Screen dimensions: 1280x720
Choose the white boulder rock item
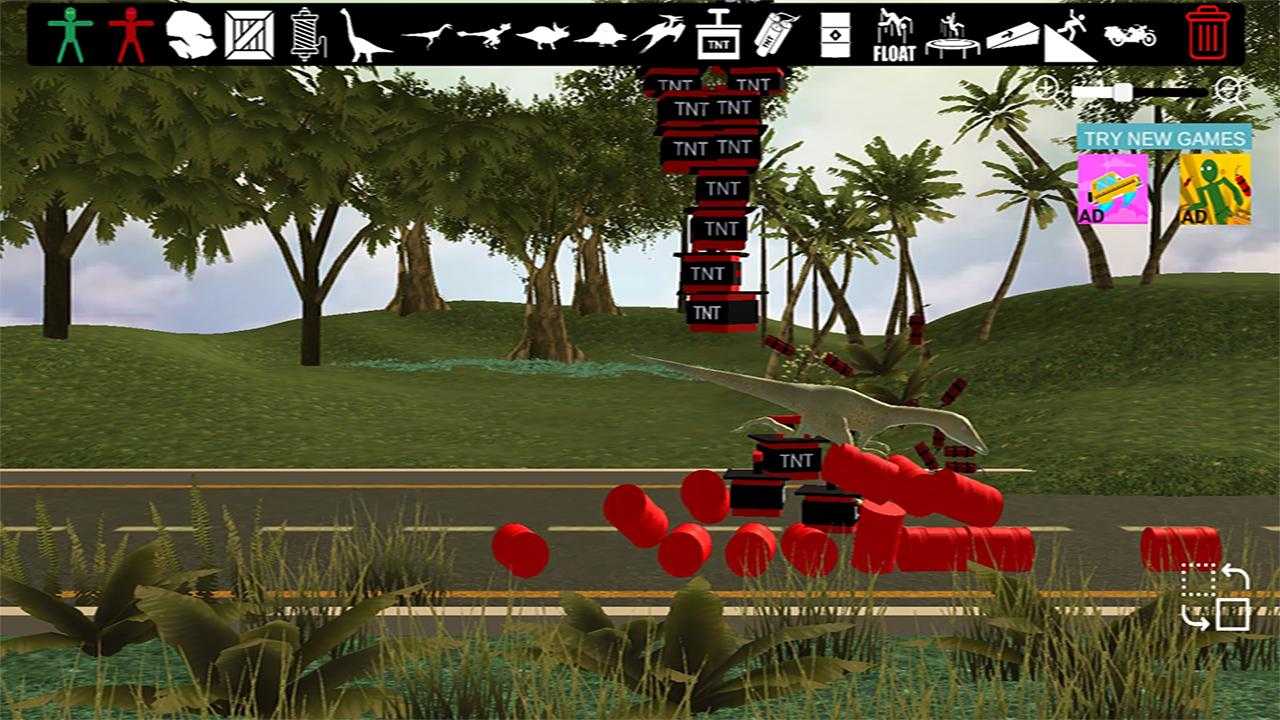coord(190,35)
